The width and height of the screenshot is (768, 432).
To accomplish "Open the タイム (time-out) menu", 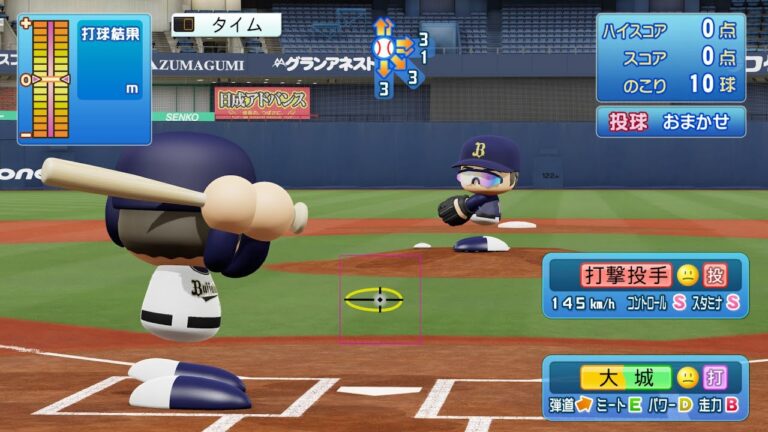I will click(226, 25).
